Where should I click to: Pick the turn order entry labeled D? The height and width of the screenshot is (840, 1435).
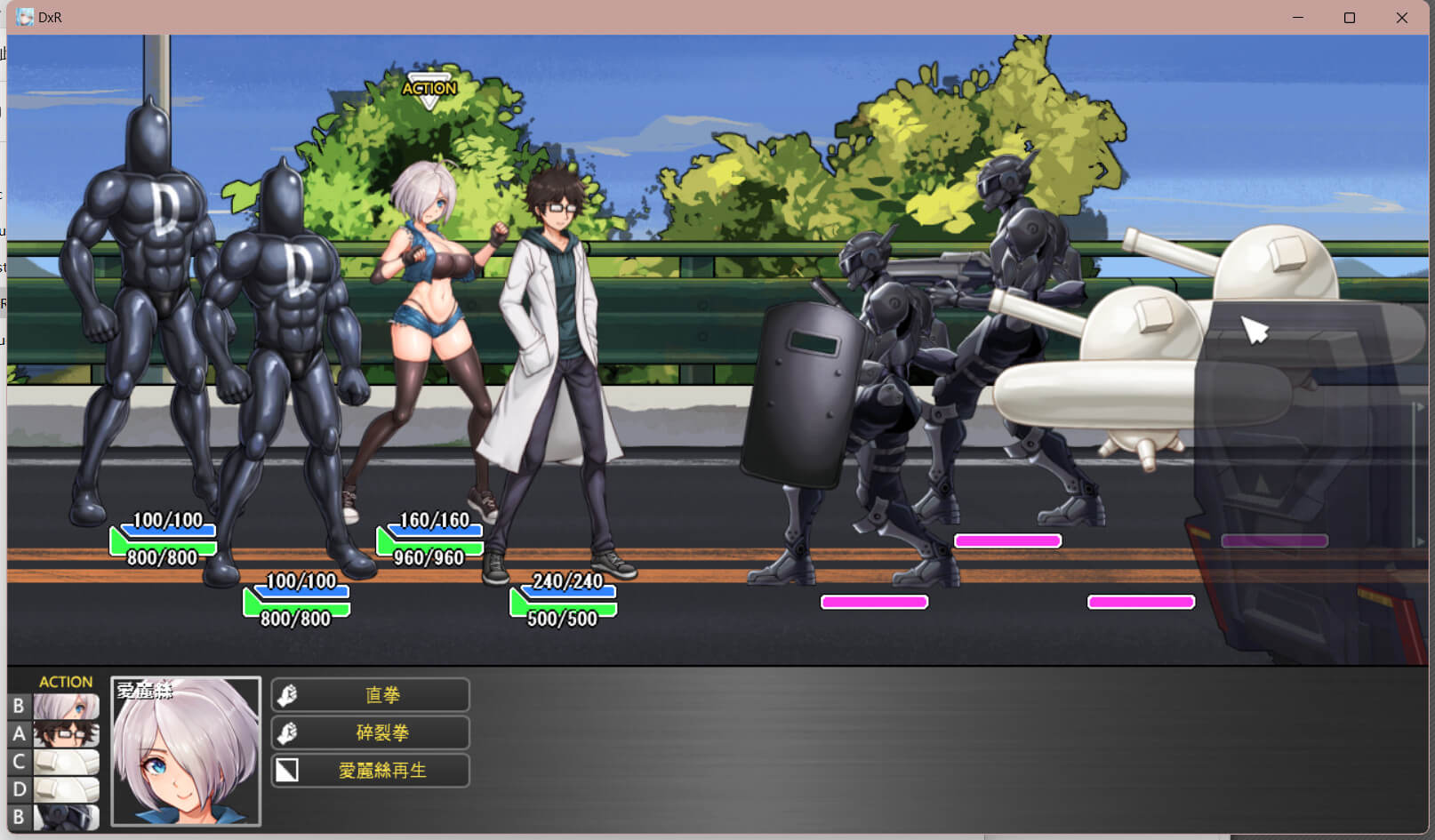click(x=66, y=789)
